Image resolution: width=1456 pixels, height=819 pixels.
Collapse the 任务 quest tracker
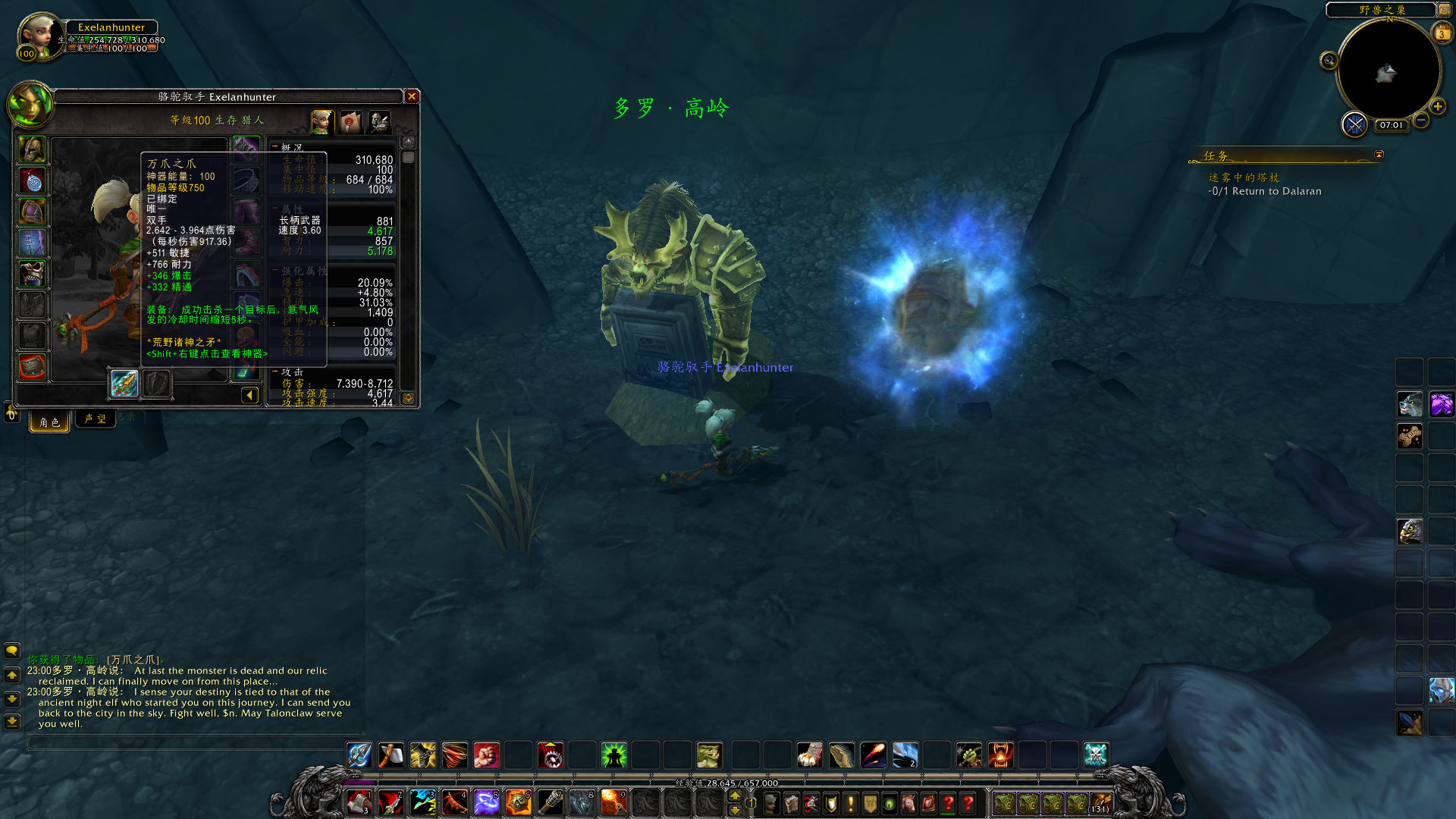tap(1379, 155)
